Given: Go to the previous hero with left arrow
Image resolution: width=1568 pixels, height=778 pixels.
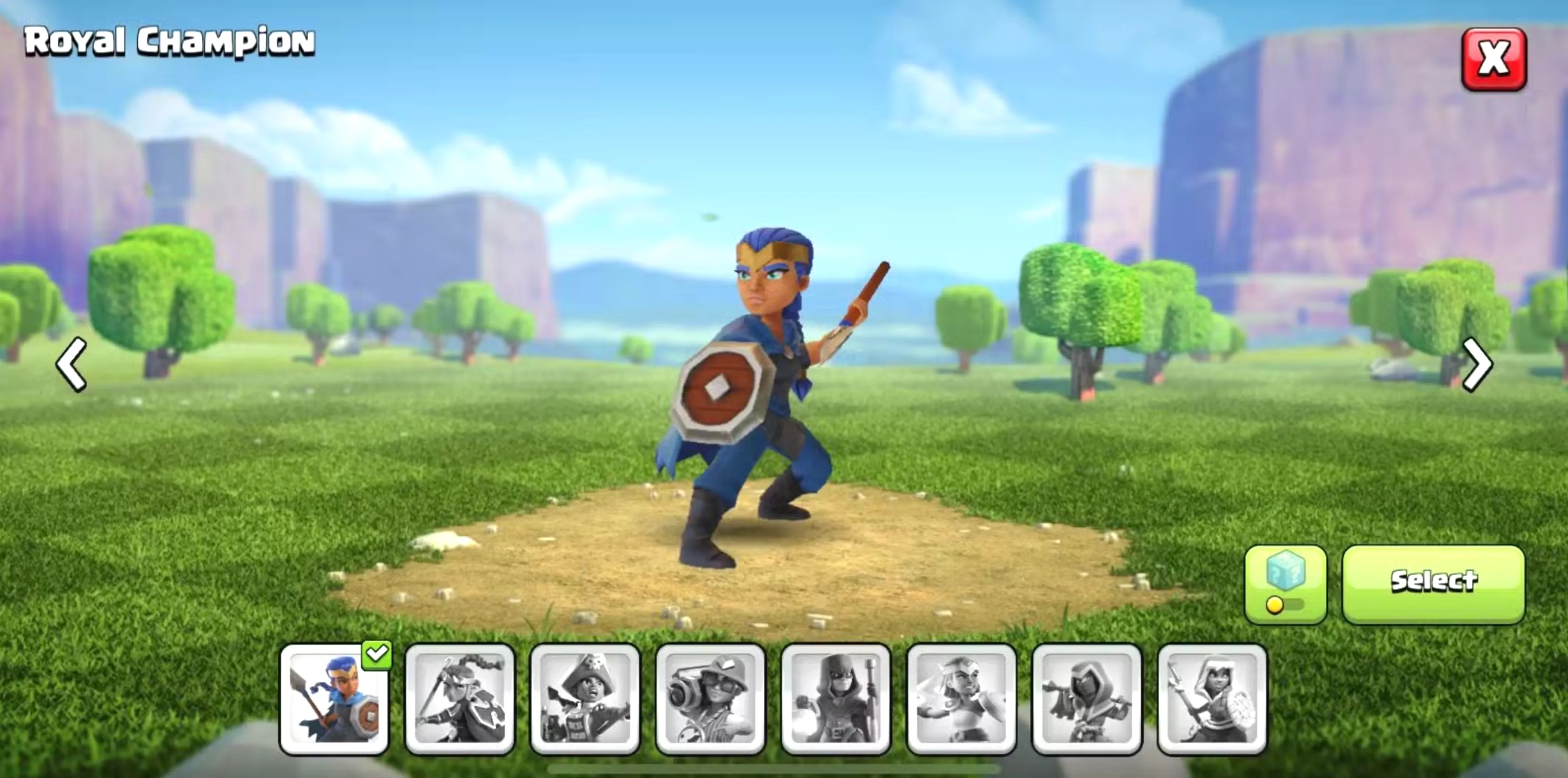Looking at the screenshot, I should click(71, 365).
